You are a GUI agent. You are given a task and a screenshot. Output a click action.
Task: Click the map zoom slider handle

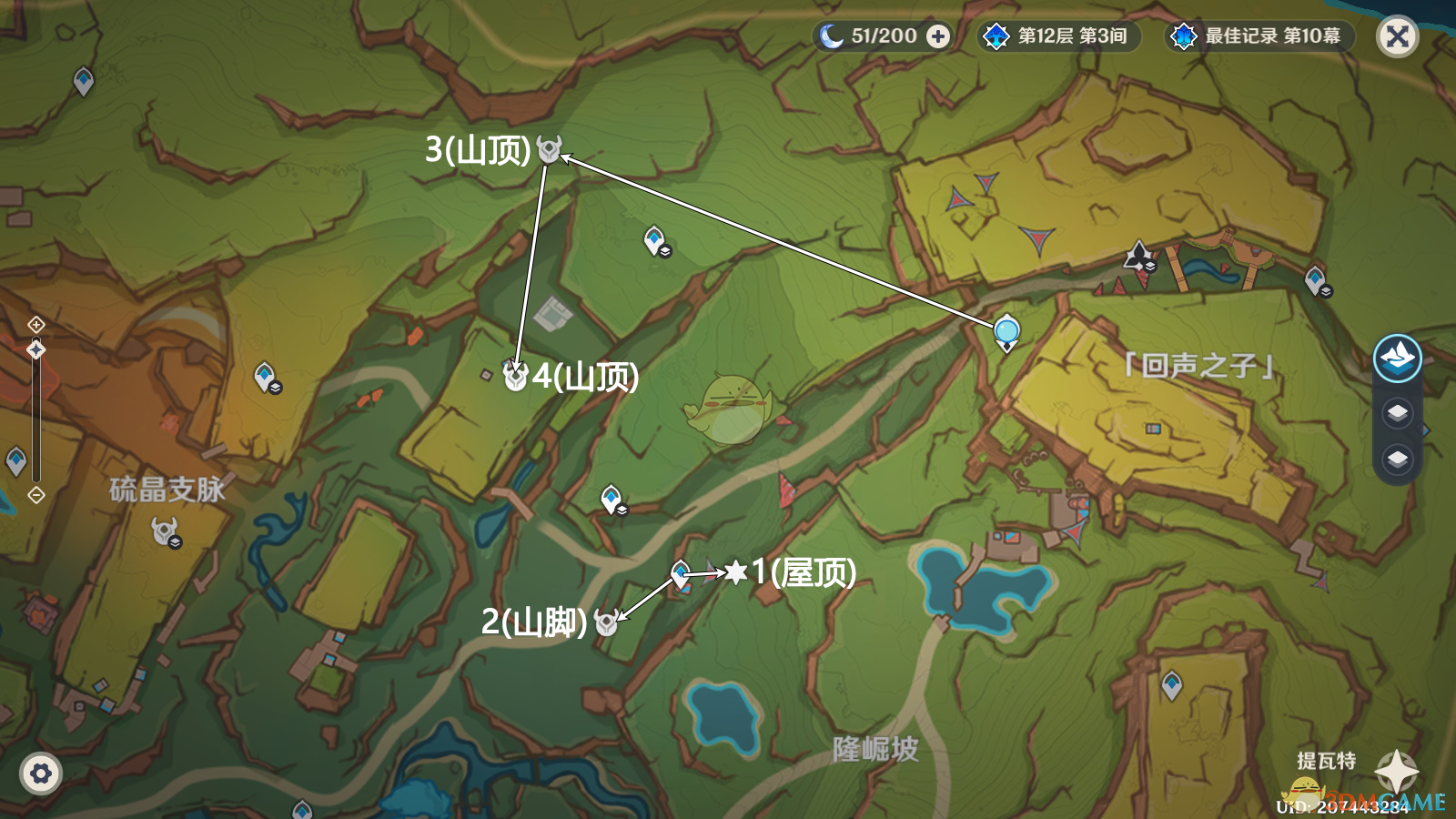point(35,350)
